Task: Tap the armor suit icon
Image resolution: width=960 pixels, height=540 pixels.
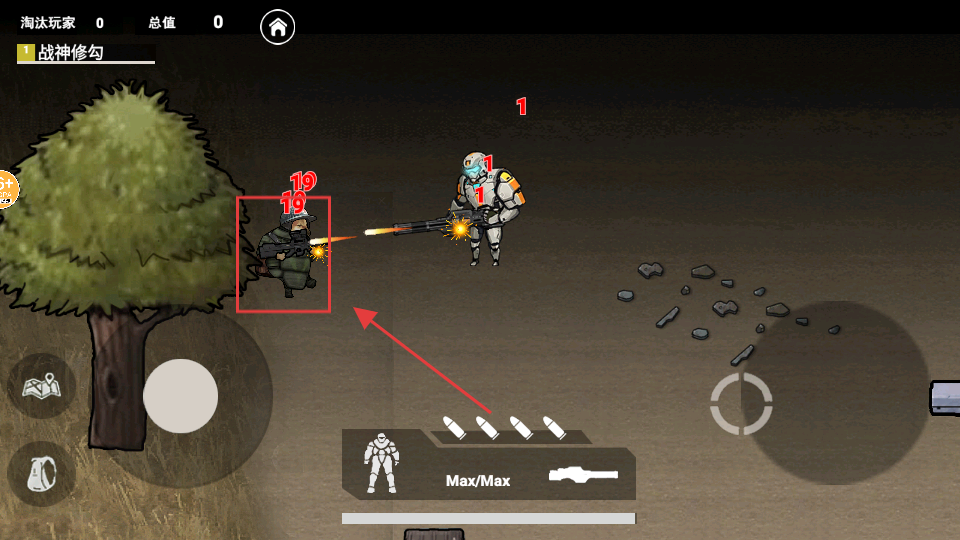Action: (x=381, y=463)
